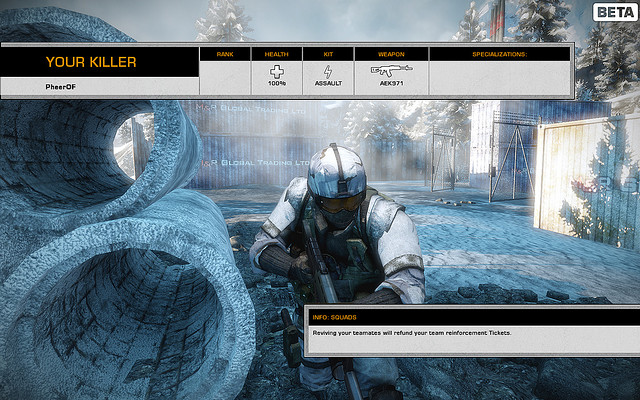
Task: Click the Assault kit lightning icon
Action: [328, 71]
